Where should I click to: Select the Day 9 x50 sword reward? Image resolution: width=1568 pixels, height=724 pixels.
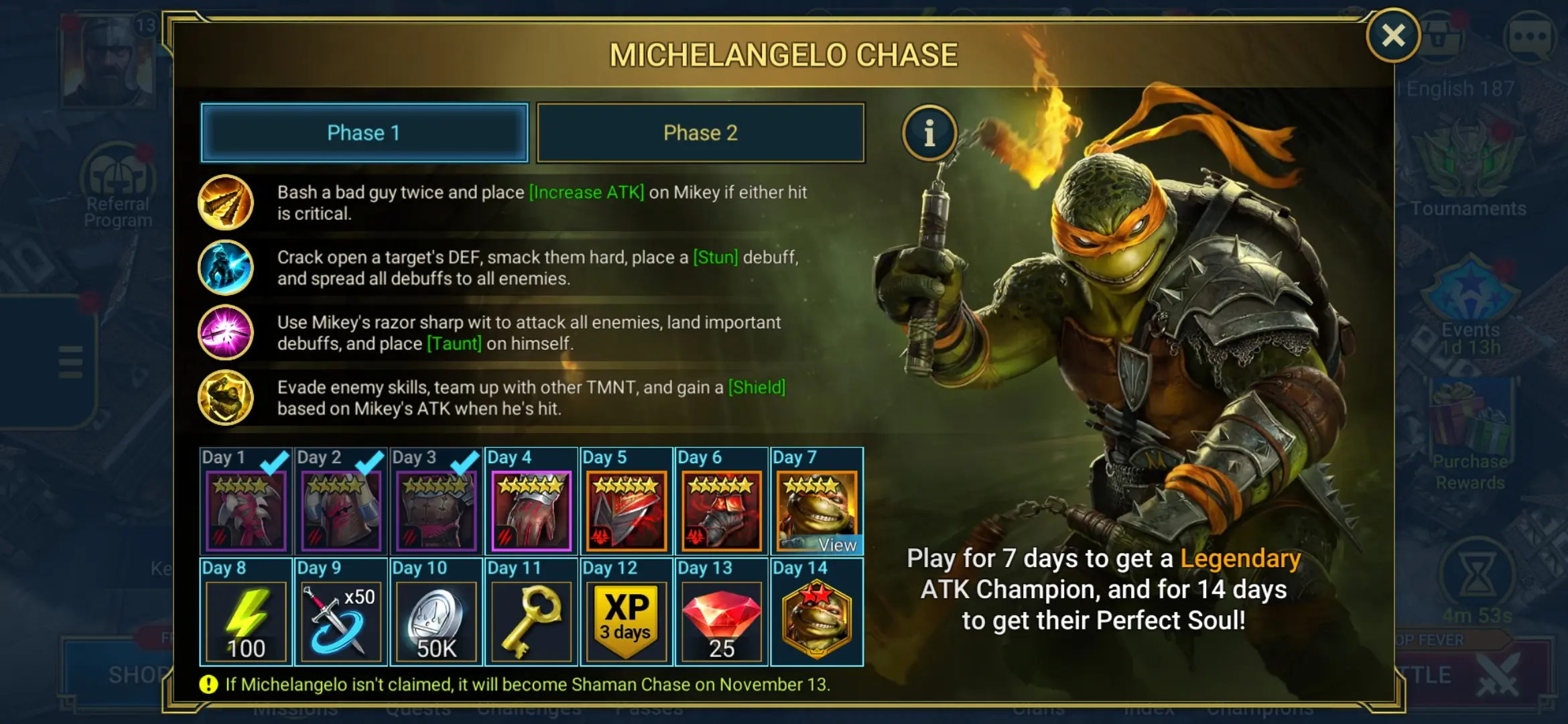pos(341,621)
